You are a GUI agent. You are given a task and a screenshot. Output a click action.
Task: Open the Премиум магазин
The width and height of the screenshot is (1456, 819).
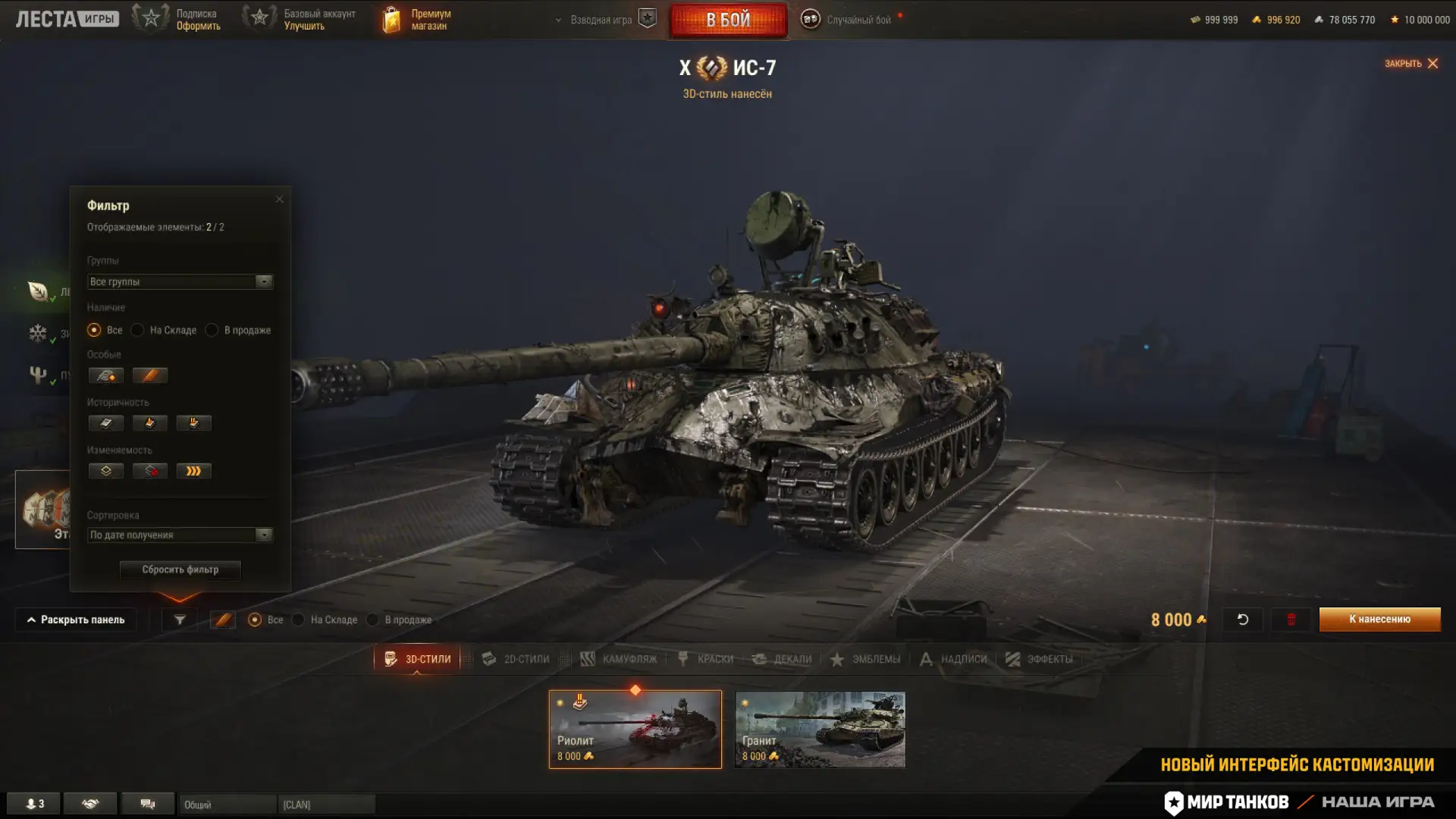click(417, 20)
